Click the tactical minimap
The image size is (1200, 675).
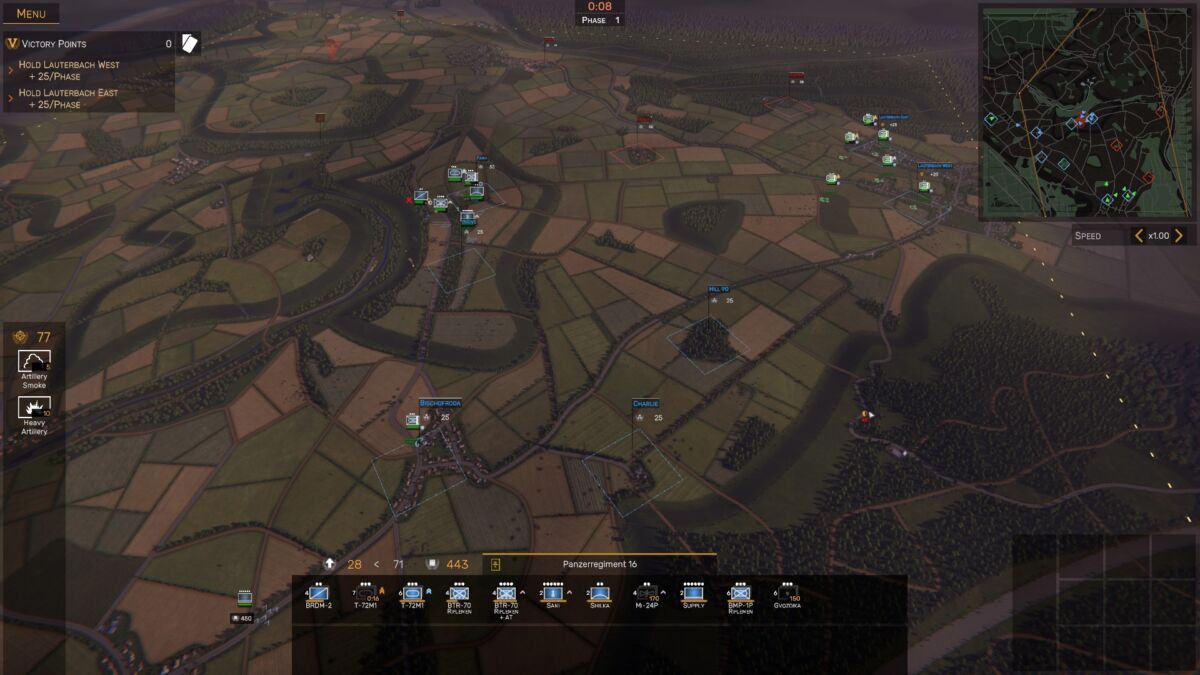(1086, 112)
